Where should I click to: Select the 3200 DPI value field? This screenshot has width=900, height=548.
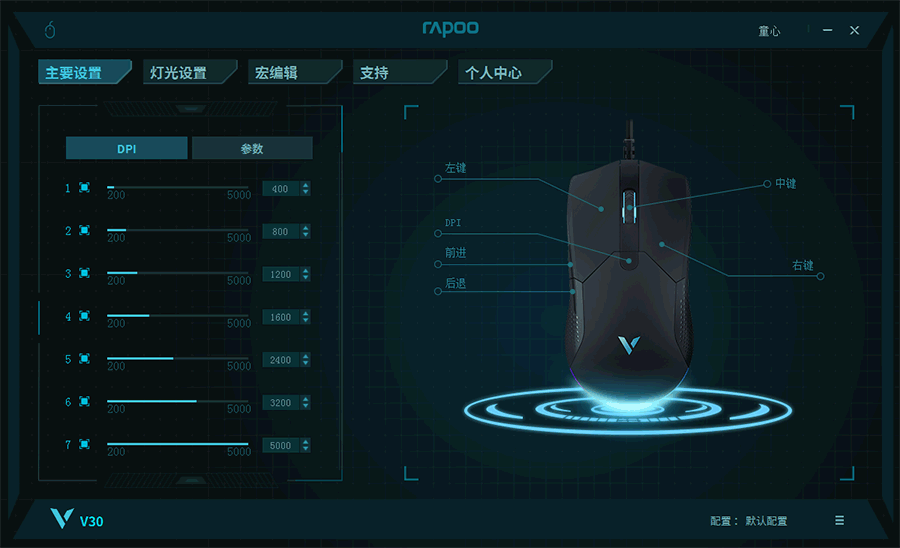280,403
